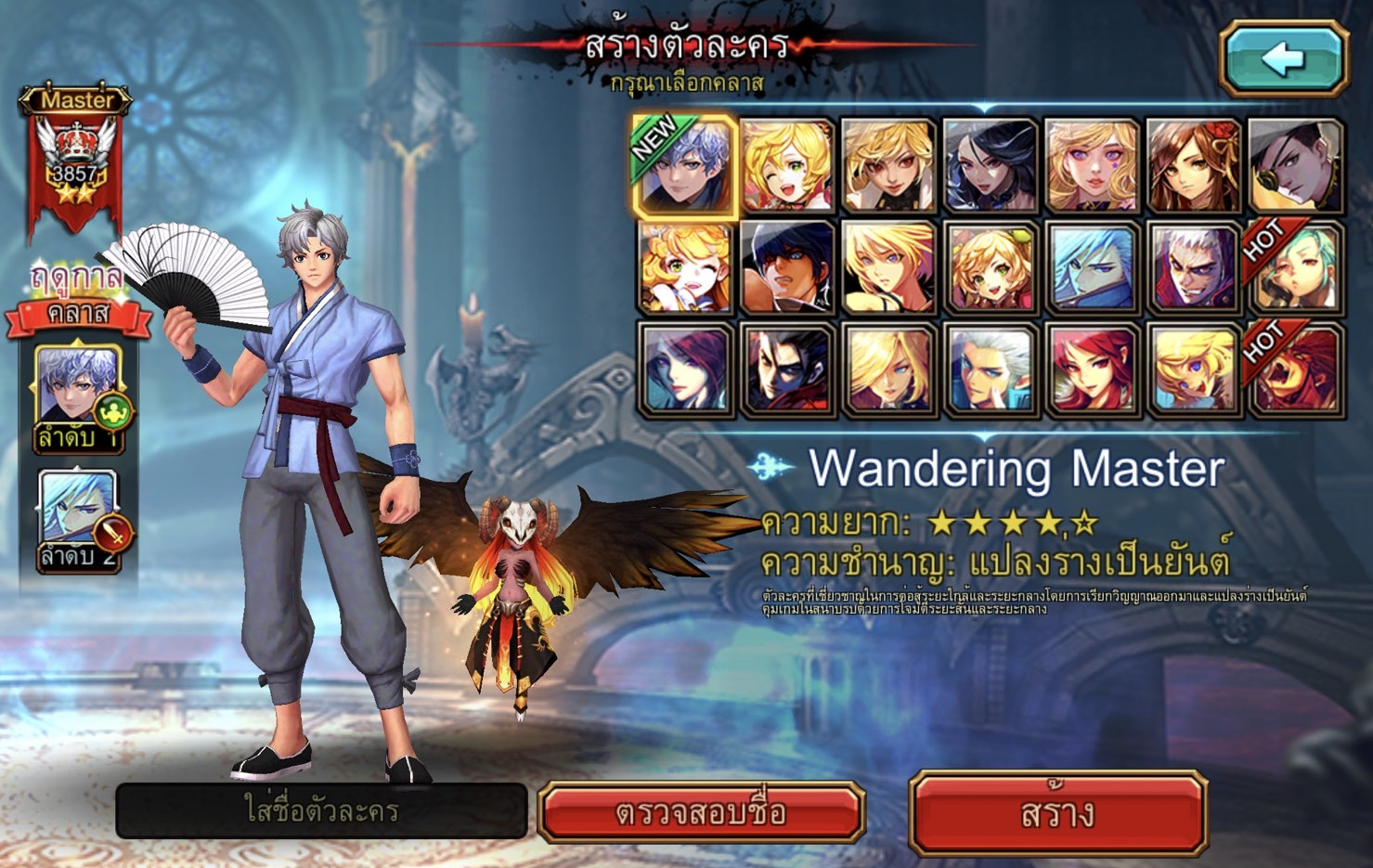Select the black-haired woman class portrait
This screenshot has height=868, width=1373.
point(990,167)
